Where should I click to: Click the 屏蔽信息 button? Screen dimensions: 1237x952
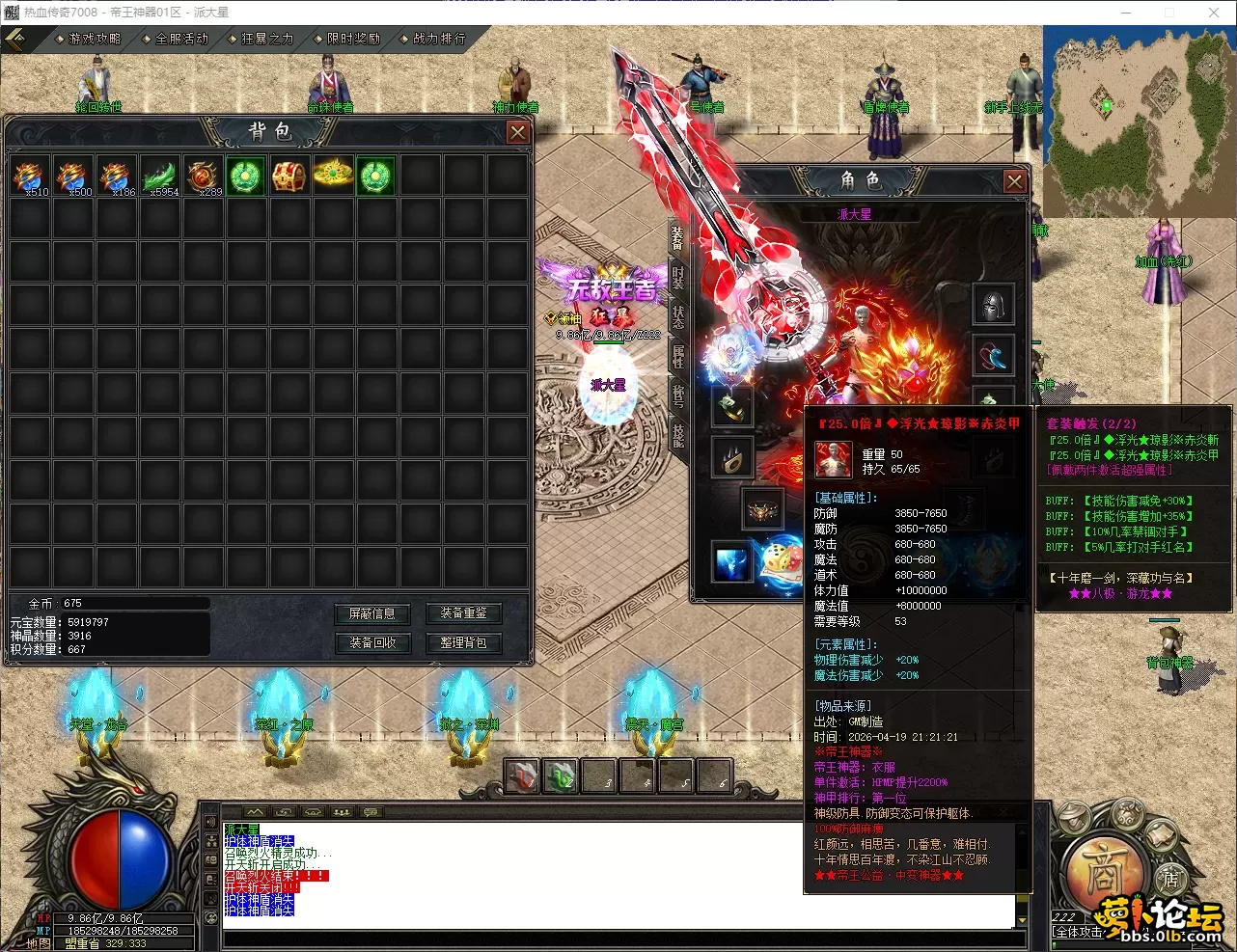[371, 613]
